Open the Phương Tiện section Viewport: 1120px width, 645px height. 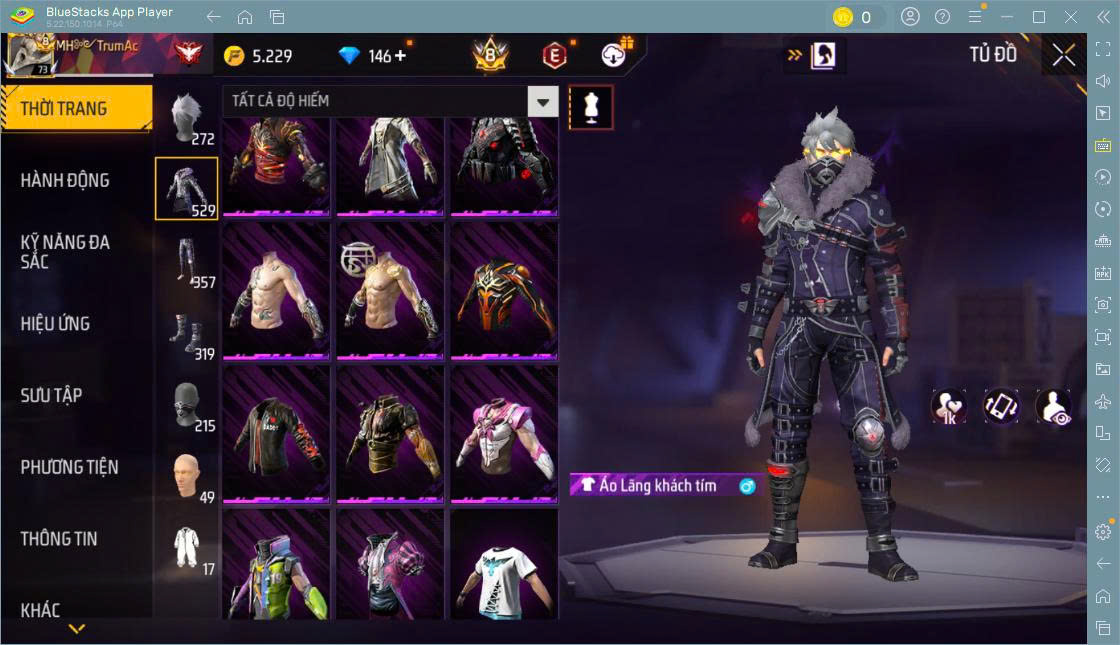pos(70,467)
